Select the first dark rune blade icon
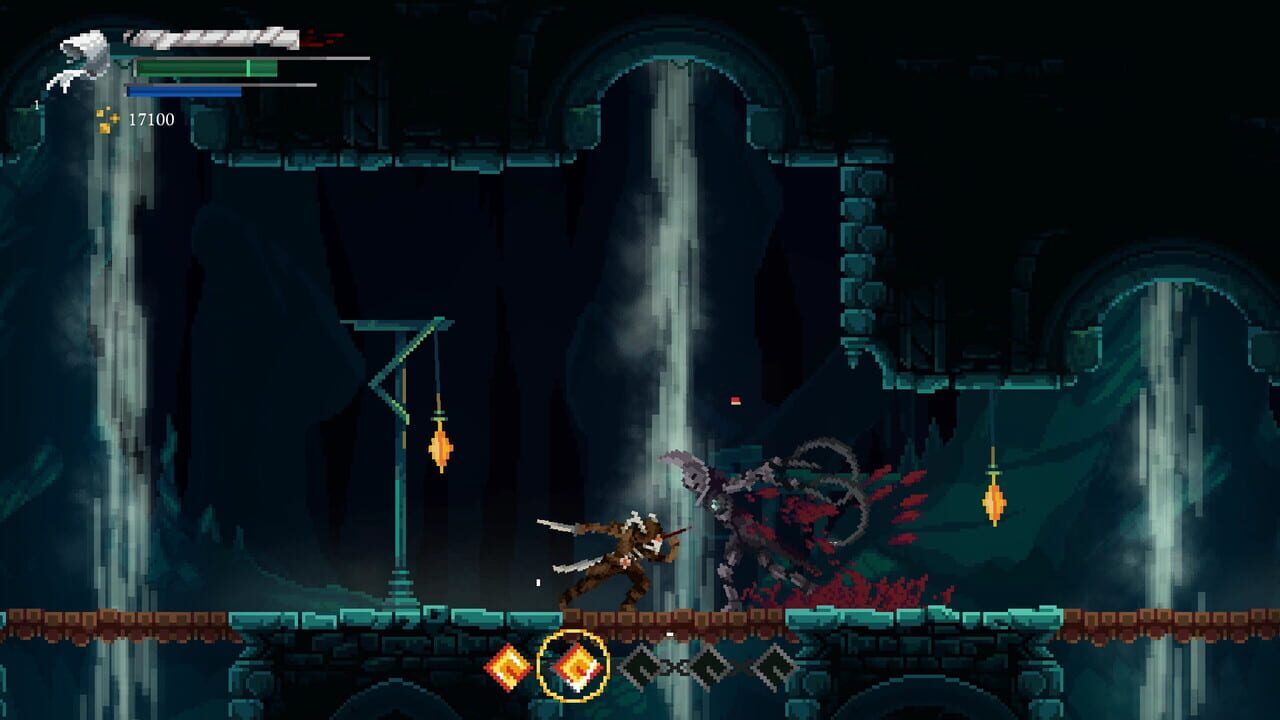 tap(643, 666)
